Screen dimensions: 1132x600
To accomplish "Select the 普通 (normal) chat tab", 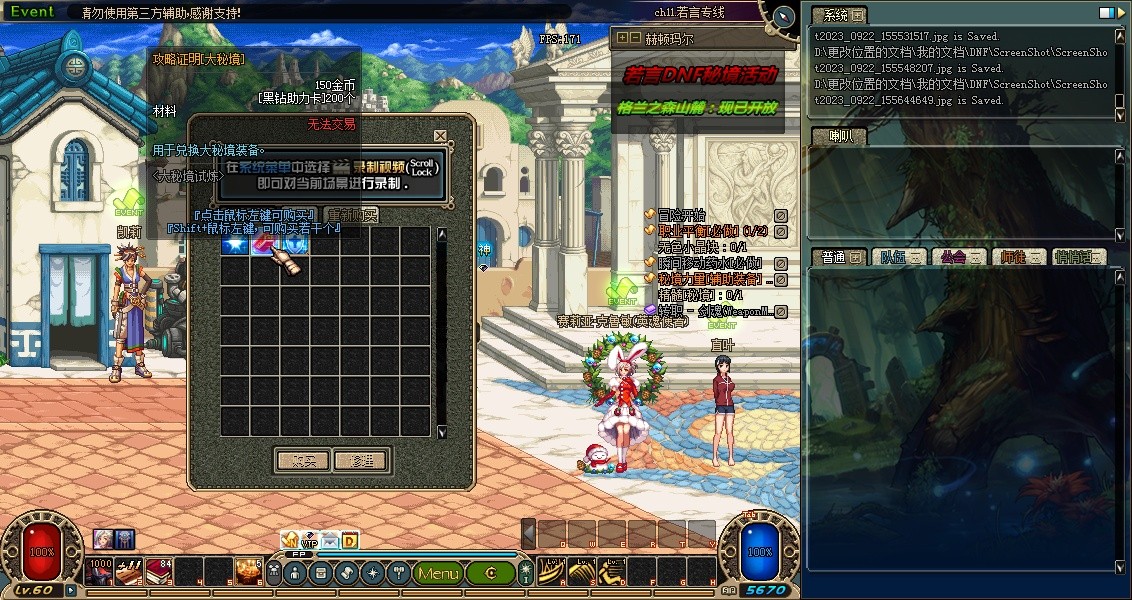I will (835, 257).
